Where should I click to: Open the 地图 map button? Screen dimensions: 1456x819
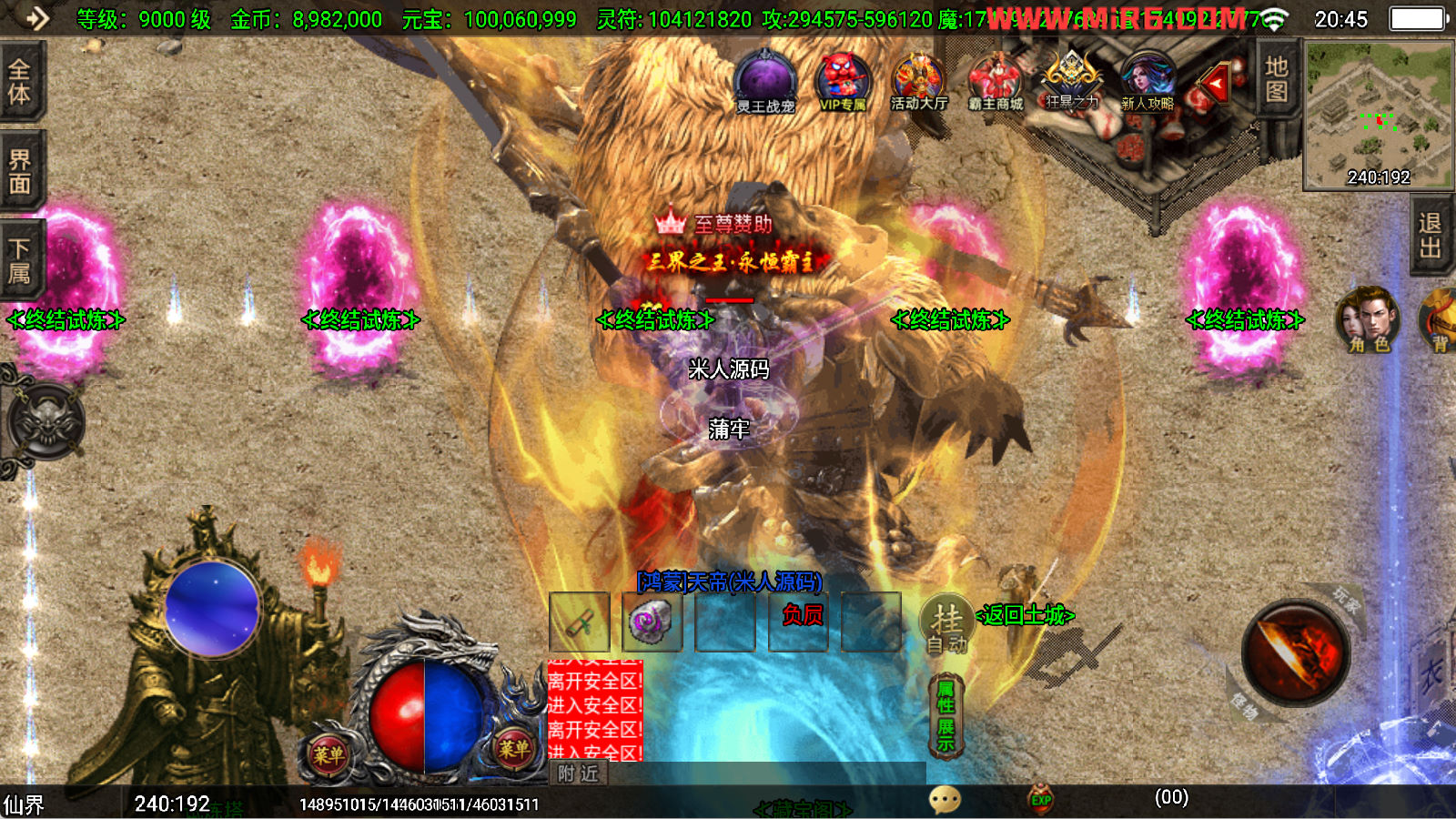[x=1276, y=79]
